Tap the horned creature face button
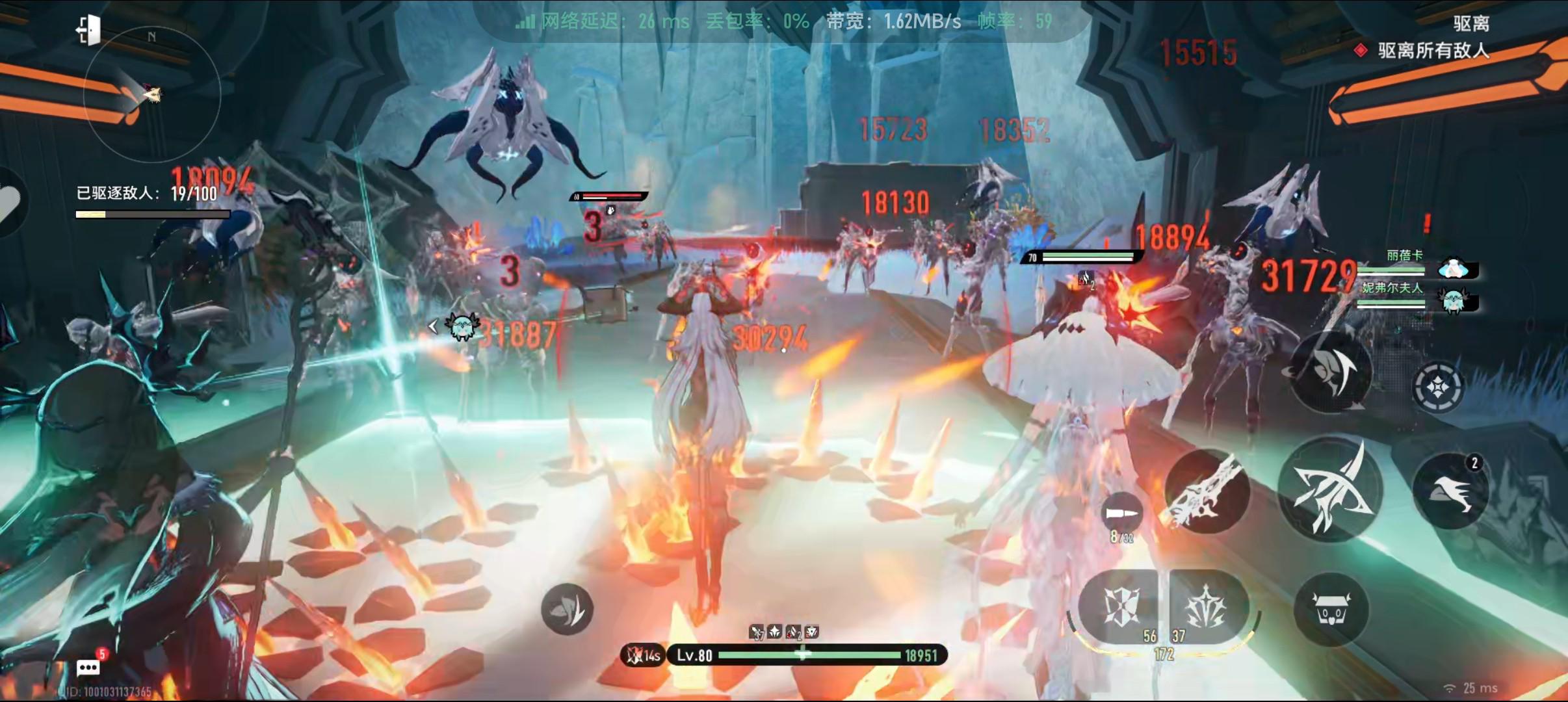This screenshot has height=702, width=1568. click(1331, 609)
